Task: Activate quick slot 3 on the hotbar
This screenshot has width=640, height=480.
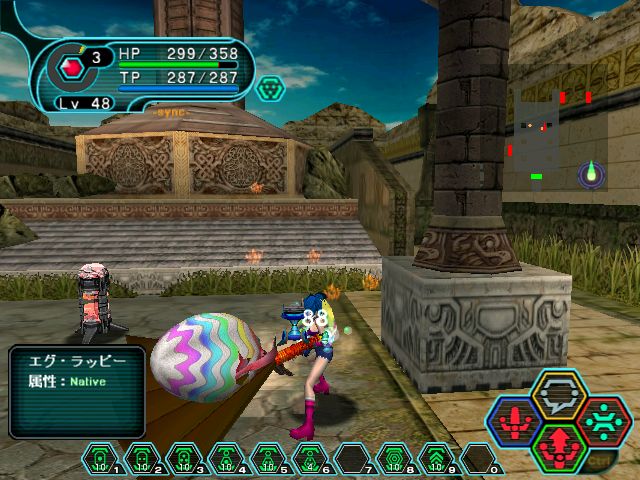Action: (183, 459)
